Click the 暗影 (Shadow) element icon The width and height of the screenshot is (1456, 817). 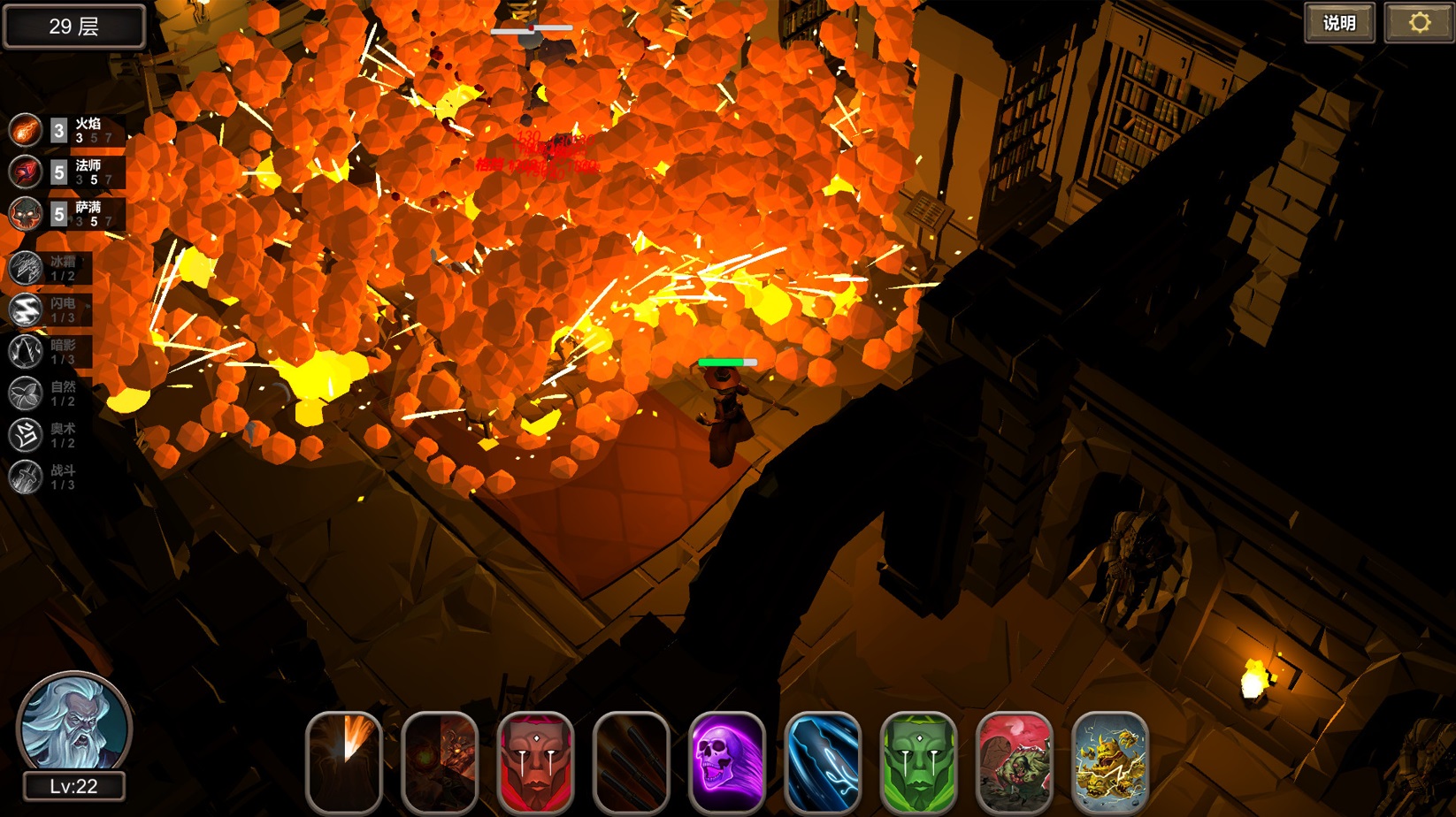[25, 351]
